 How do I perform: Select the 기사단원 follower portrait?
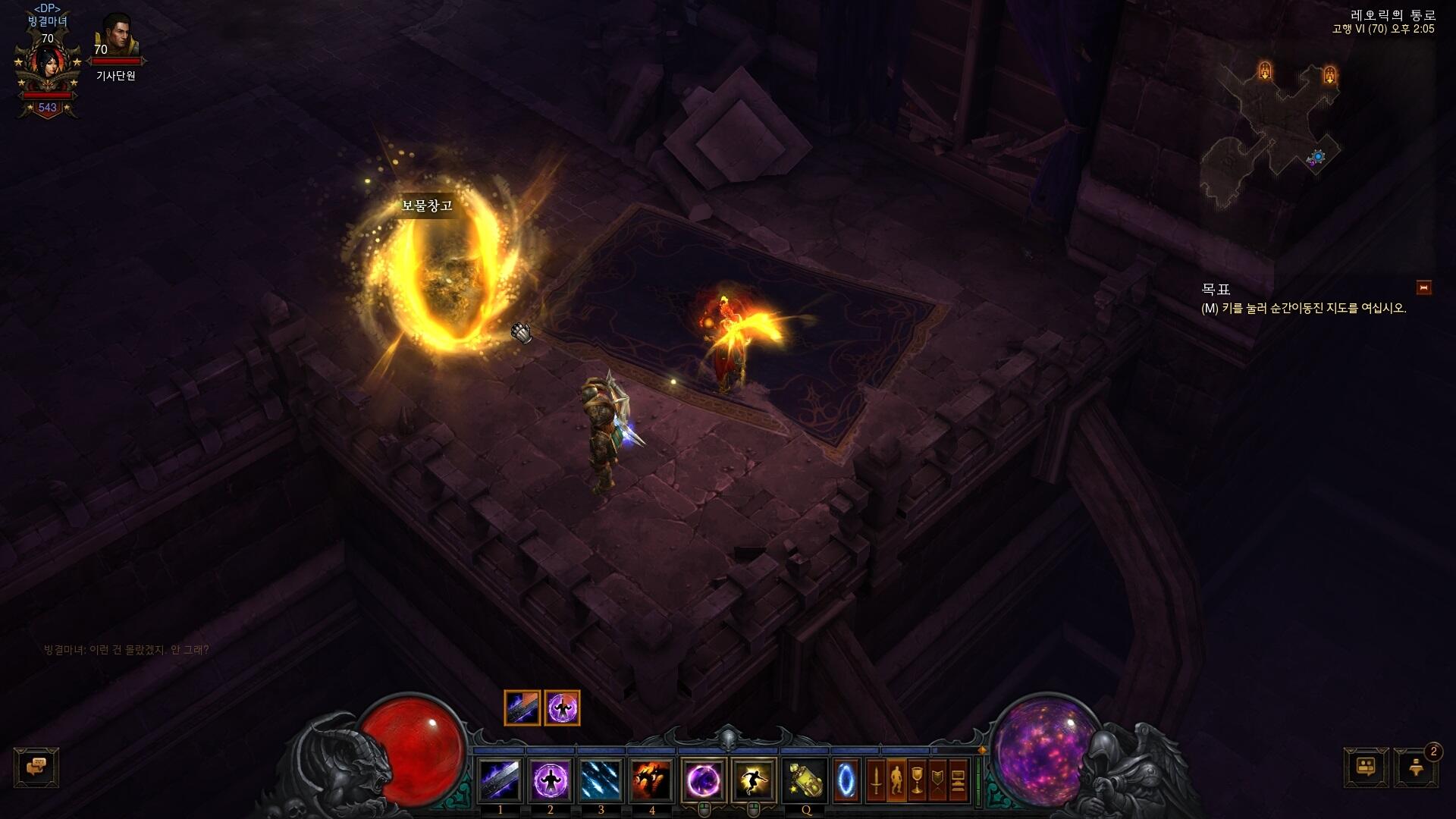(x=118, y=35)
